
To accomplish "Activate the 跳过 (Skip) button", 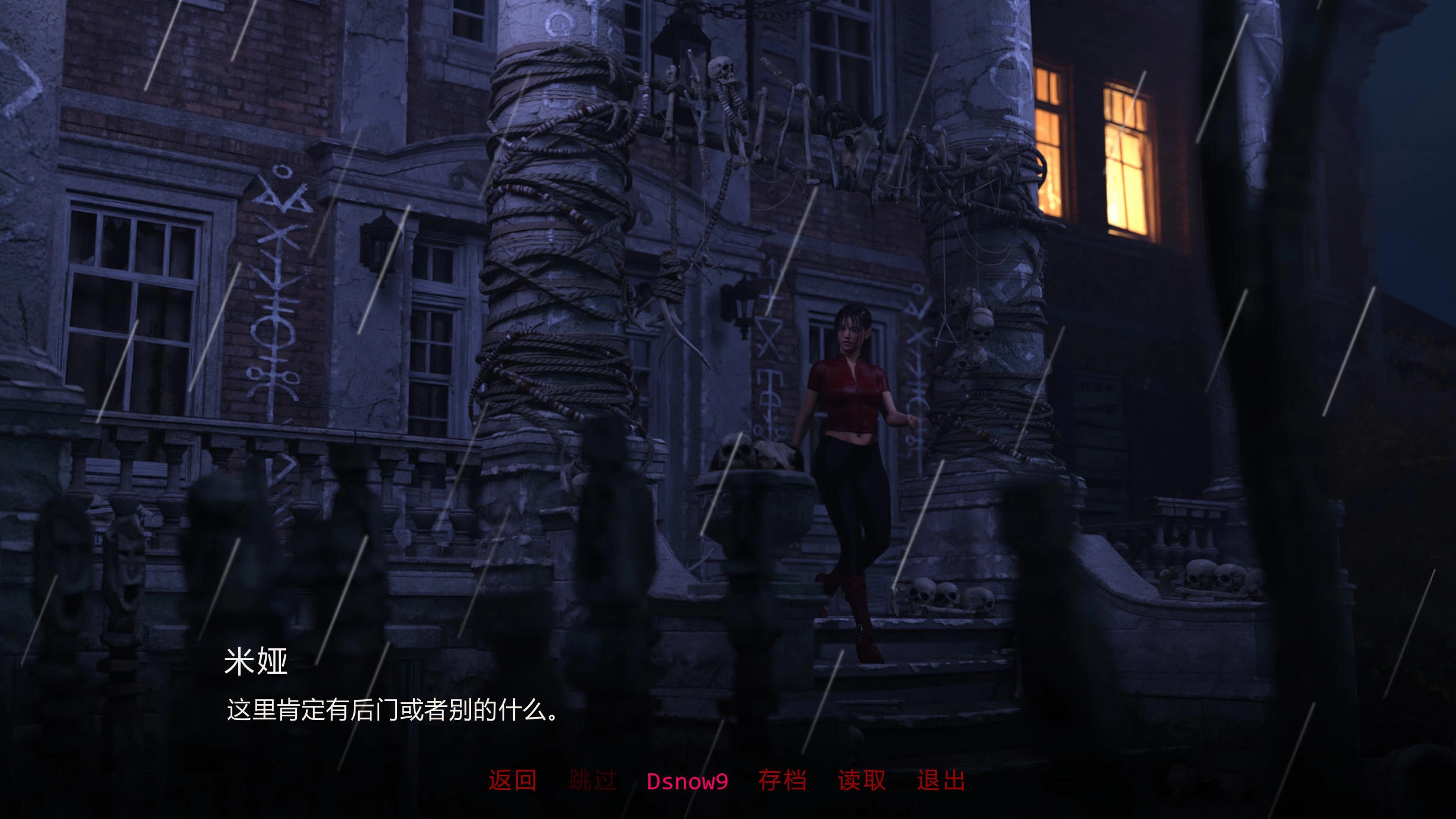I will [593, 780].
